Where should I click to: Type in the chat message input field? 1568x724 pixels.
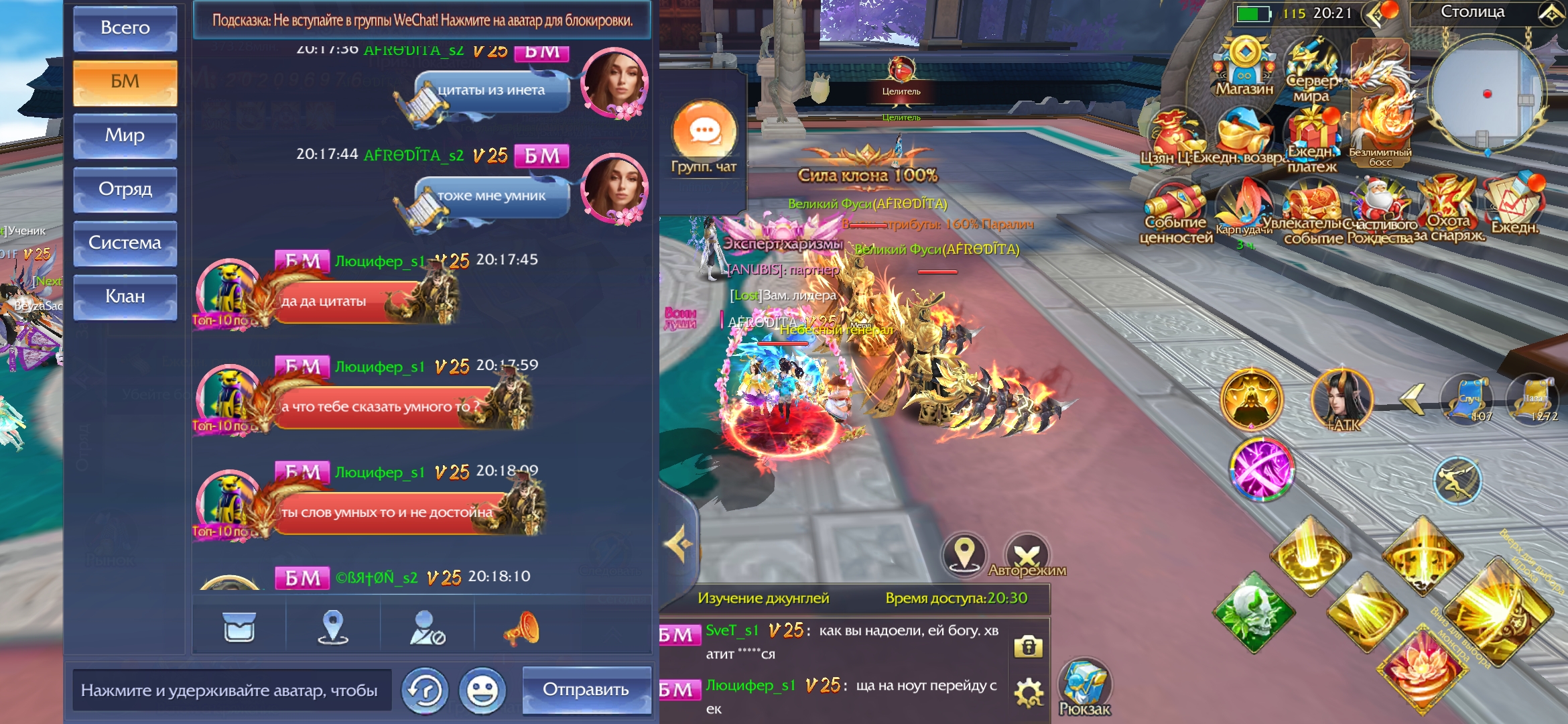pyautogui.click(x=231, y=690)
